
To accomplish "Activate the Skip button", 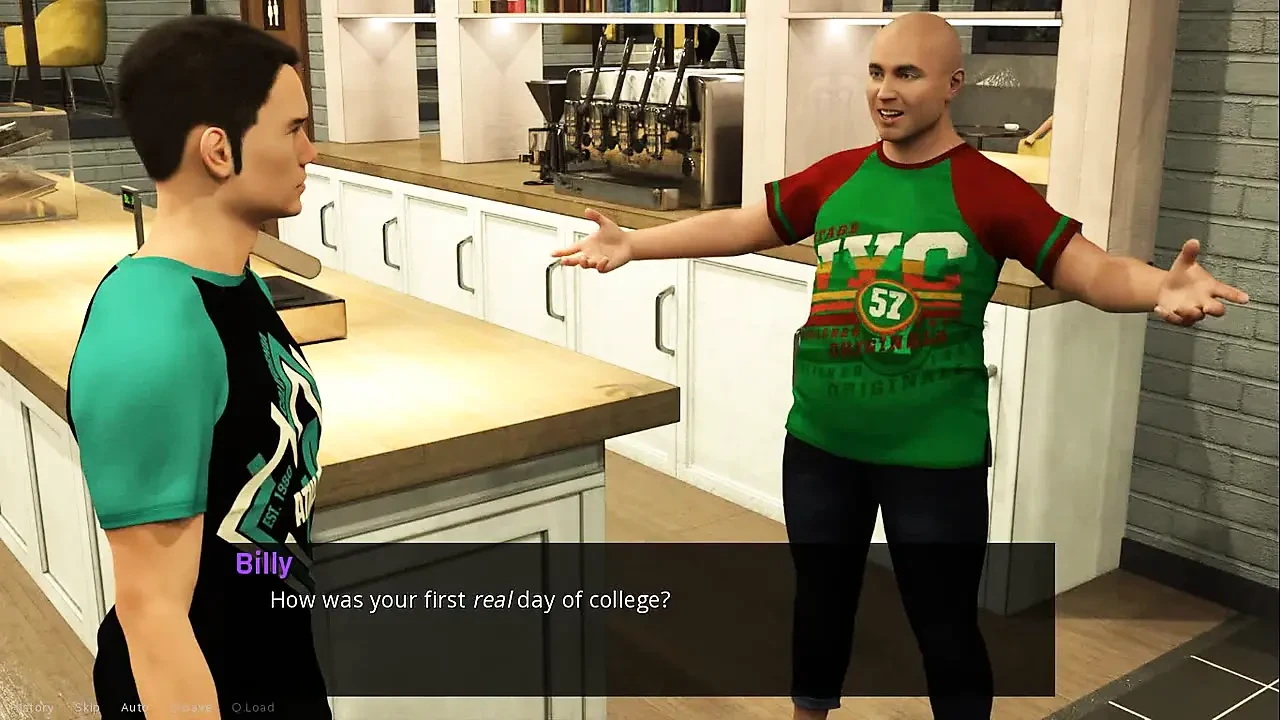I will pyautogui.click(x=87, y=707).
